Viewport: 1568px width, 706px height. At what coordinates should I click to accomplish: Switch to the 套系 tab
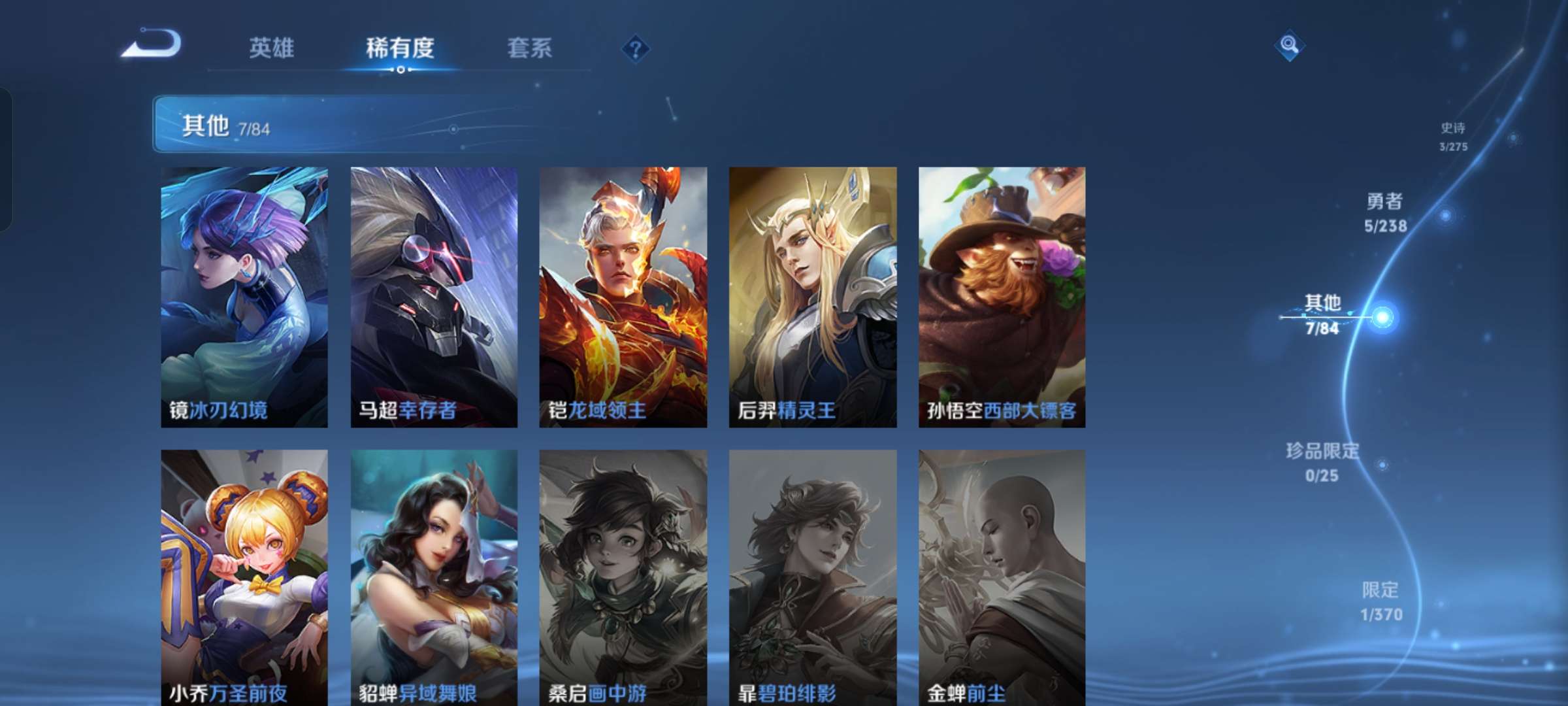pos(529,48)
